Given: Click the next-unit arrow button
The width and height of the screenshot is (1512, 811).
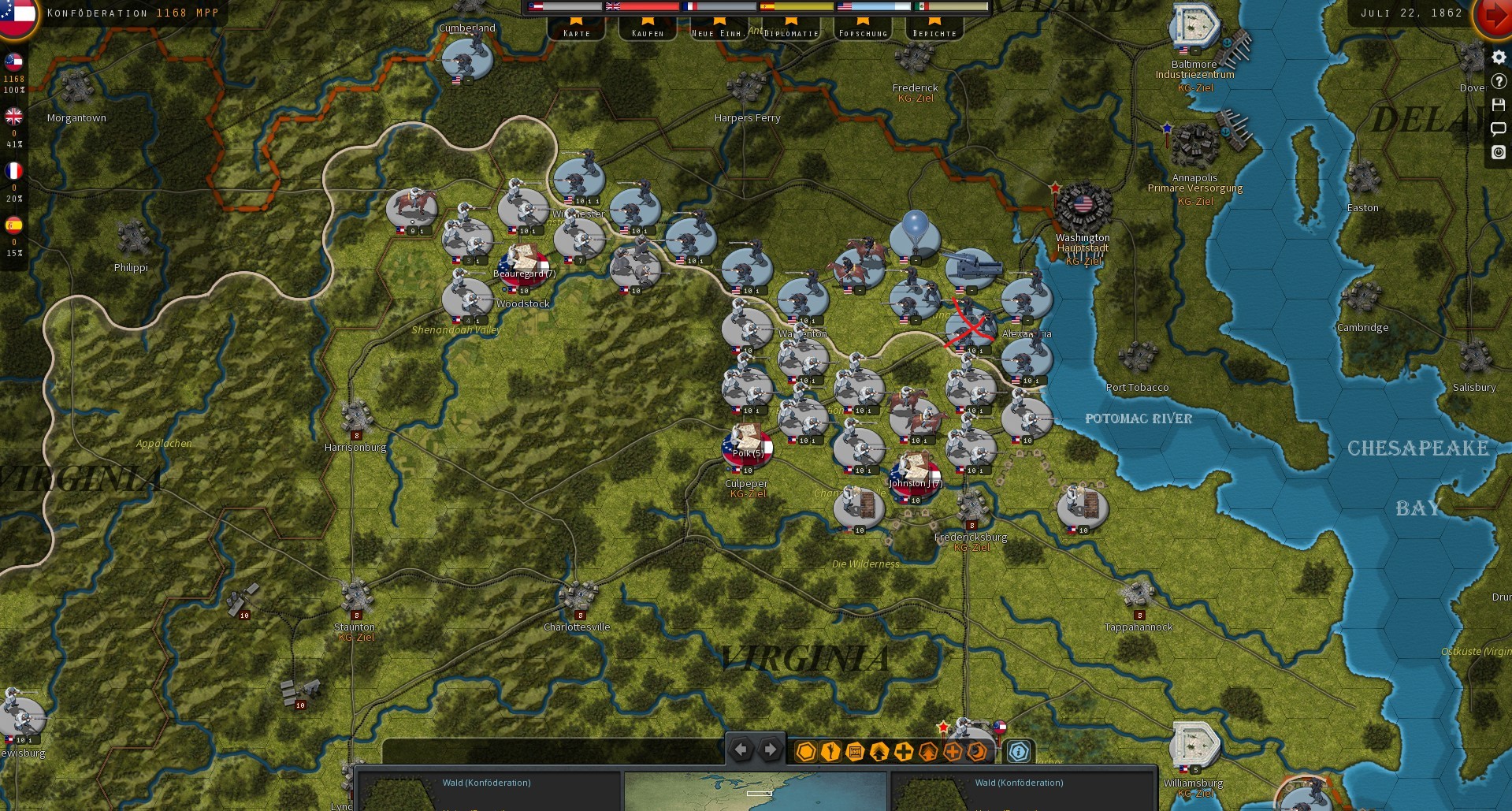Looking at the screenshot, I should pyautogui.click(x=768, y=750).
